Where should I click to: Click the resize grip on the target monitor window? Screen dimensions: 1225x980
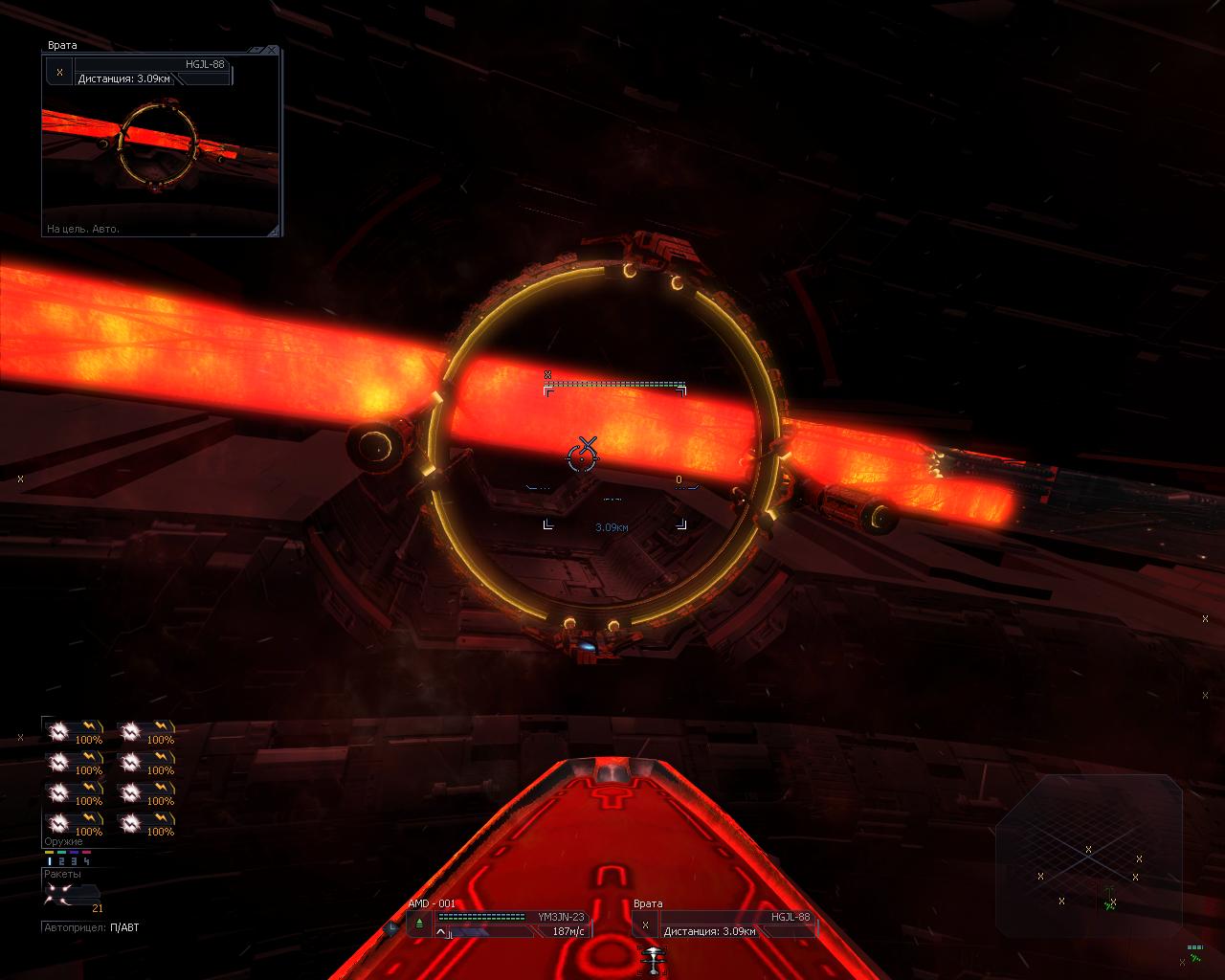(x=275, y=230)
